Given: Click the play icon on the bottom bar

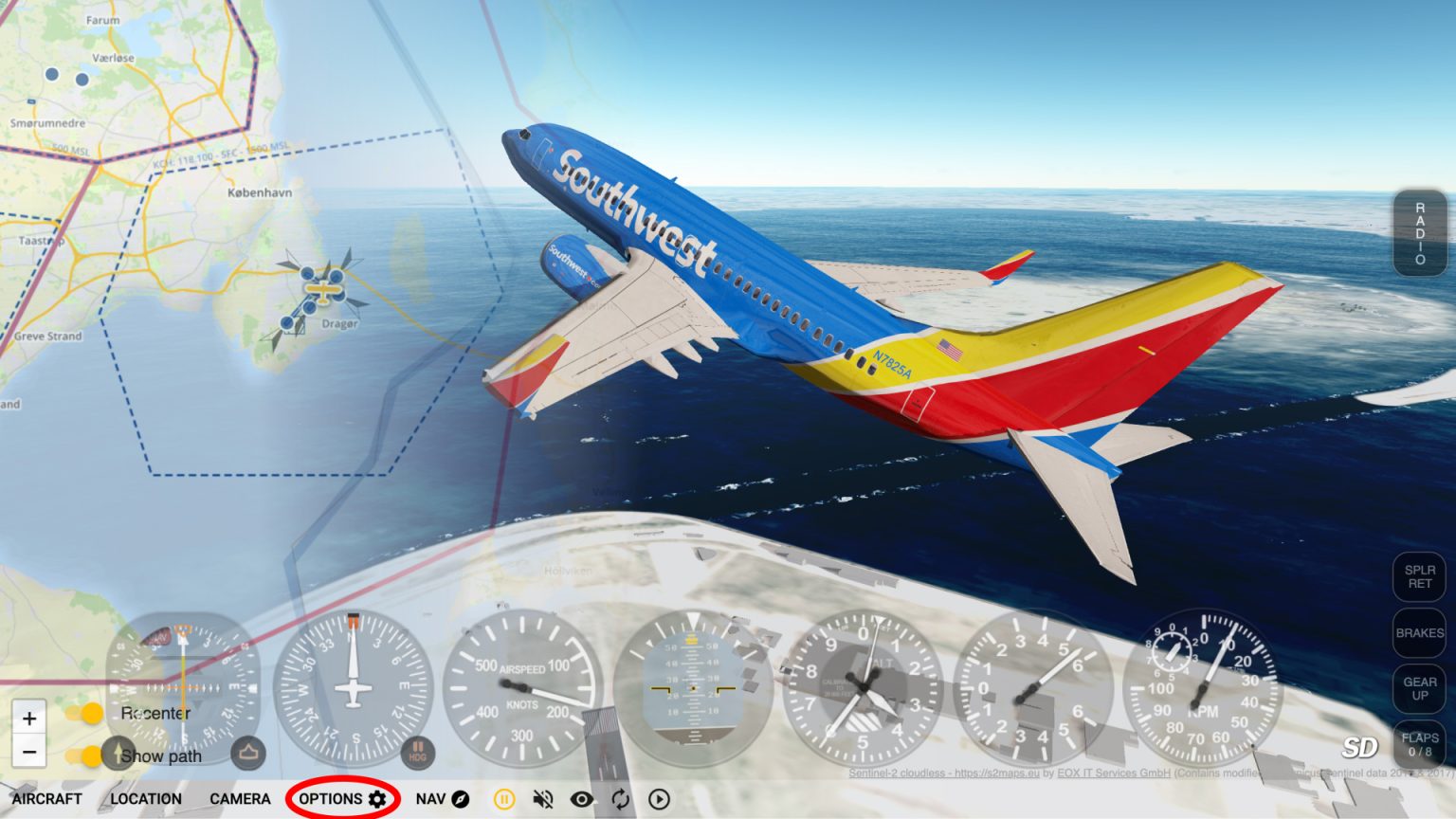Looking at the screenshot, I should point(657,799).
